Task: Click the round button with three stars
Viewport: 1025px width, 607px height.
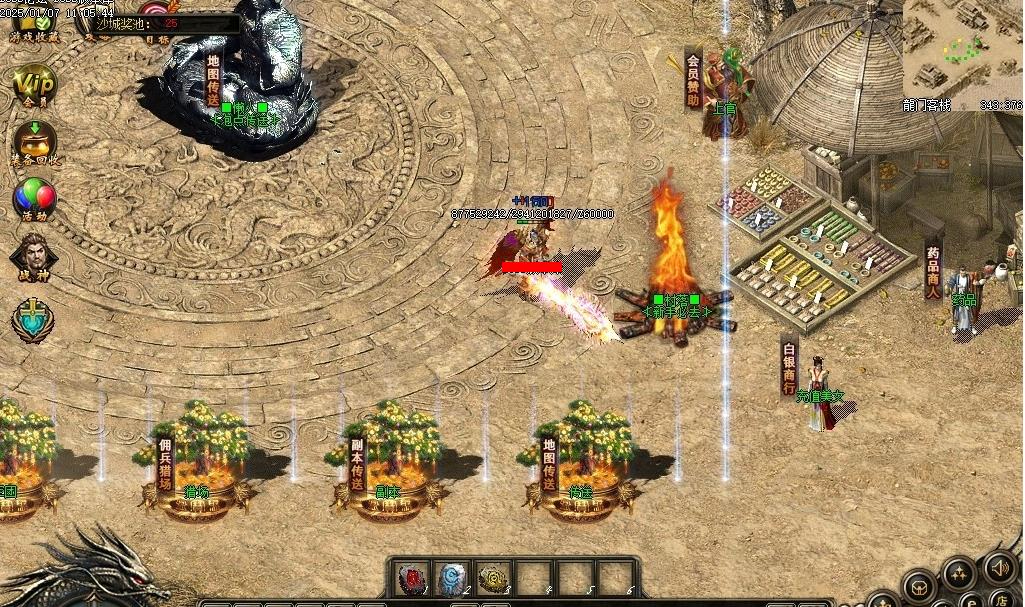Action: click(959, 573)
